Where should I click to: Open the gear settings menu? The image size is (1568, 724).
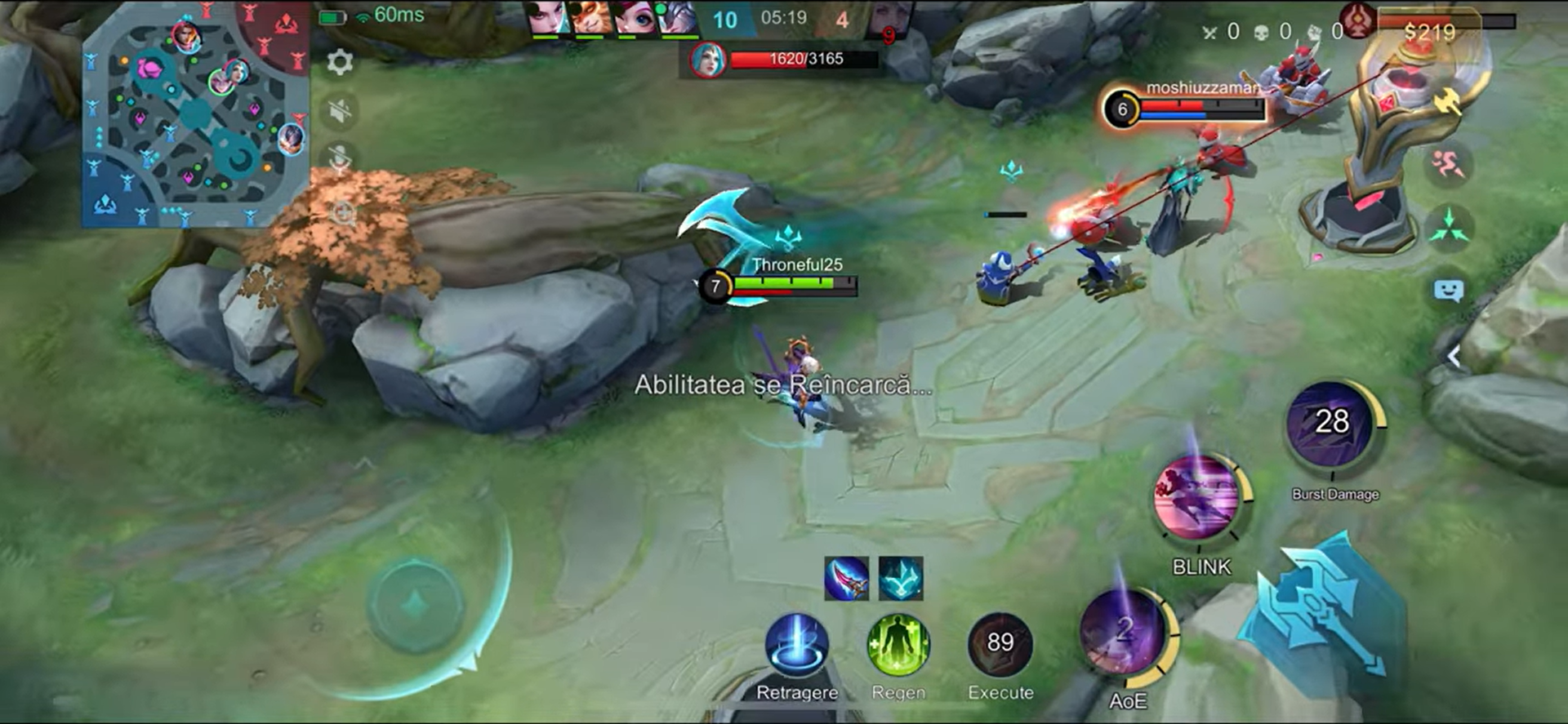click(x=340, y=62)
